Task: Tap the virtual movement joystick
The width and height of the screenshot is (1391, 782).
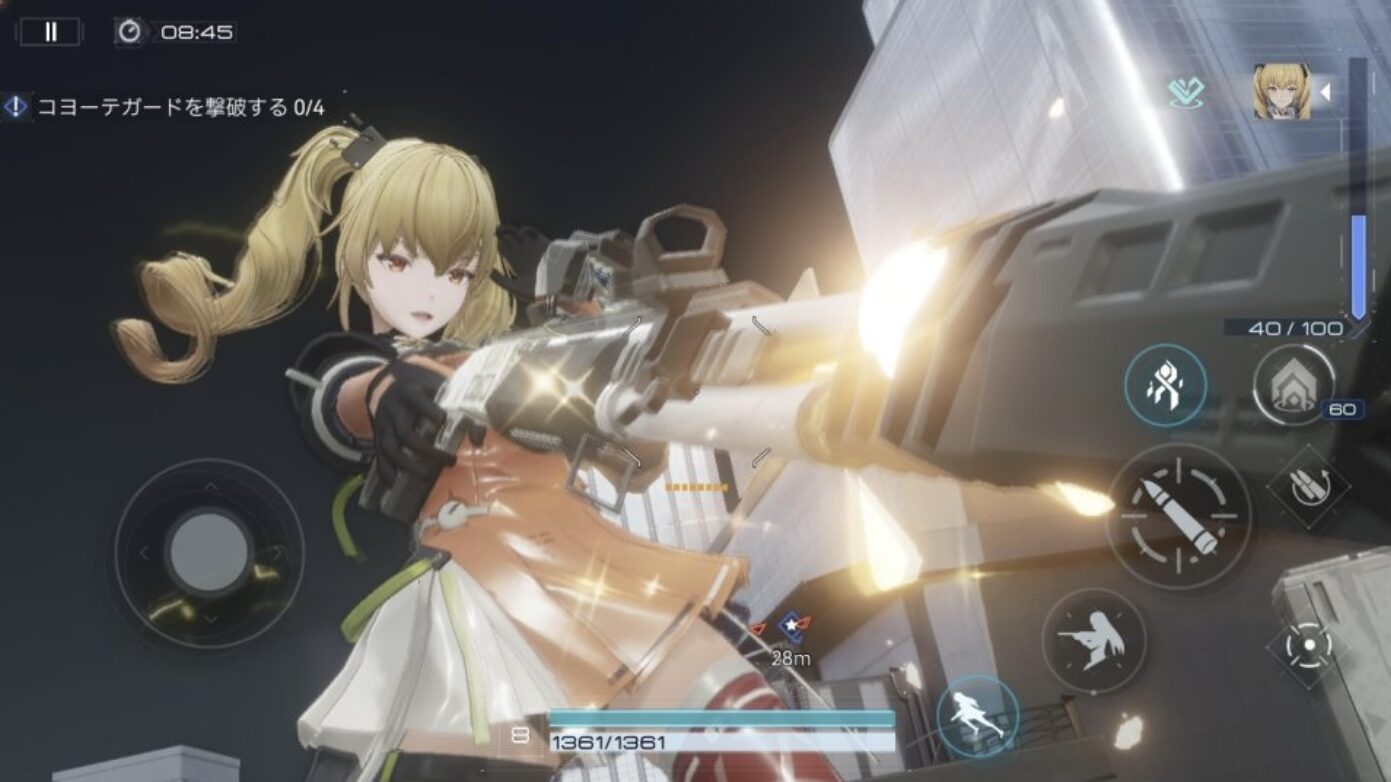Action: [208, 552]
